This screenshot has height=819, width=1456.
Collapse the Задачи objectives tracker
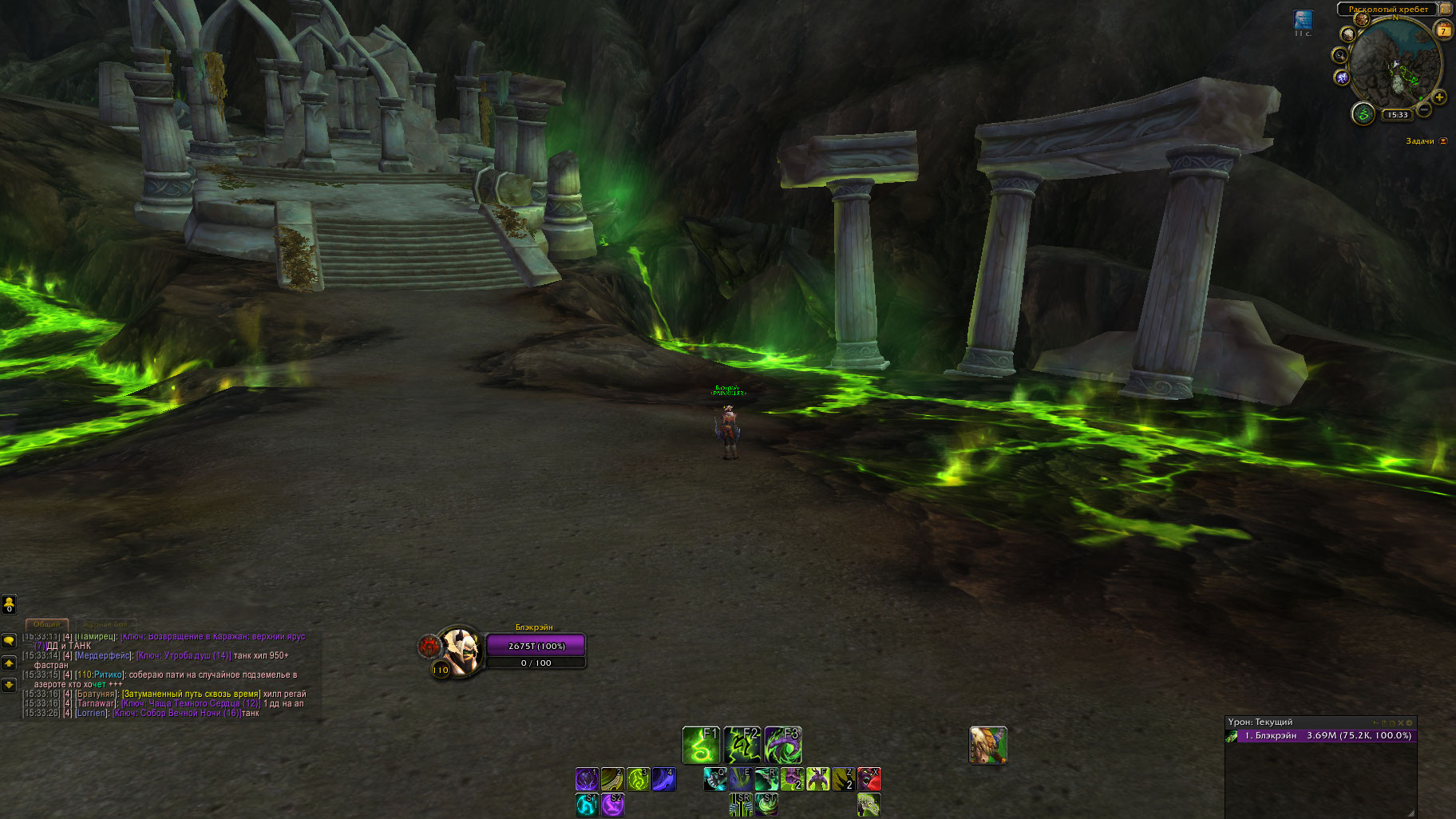tap(1443, 141)
